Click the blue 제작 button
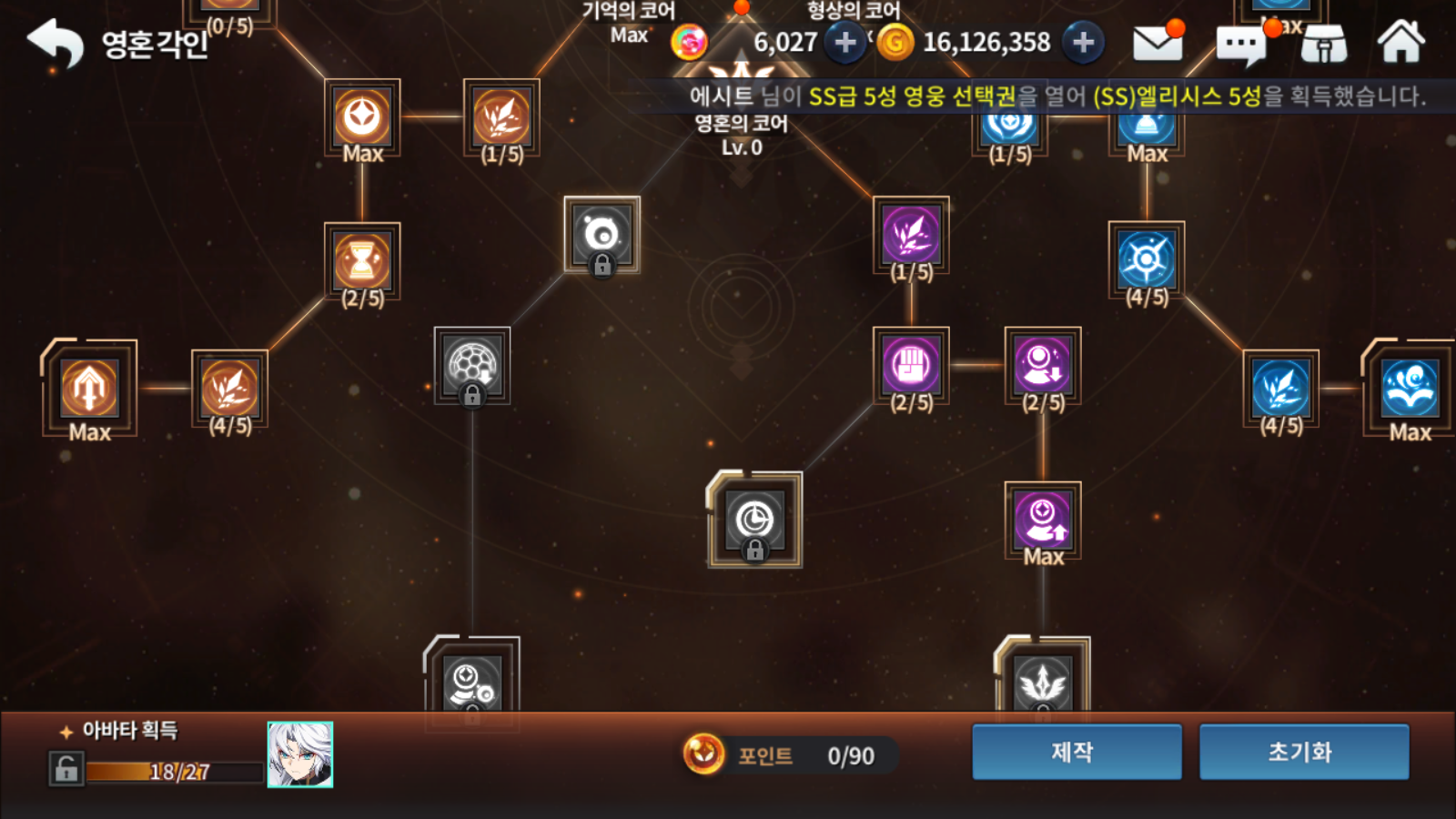 tap(1077, 752)
